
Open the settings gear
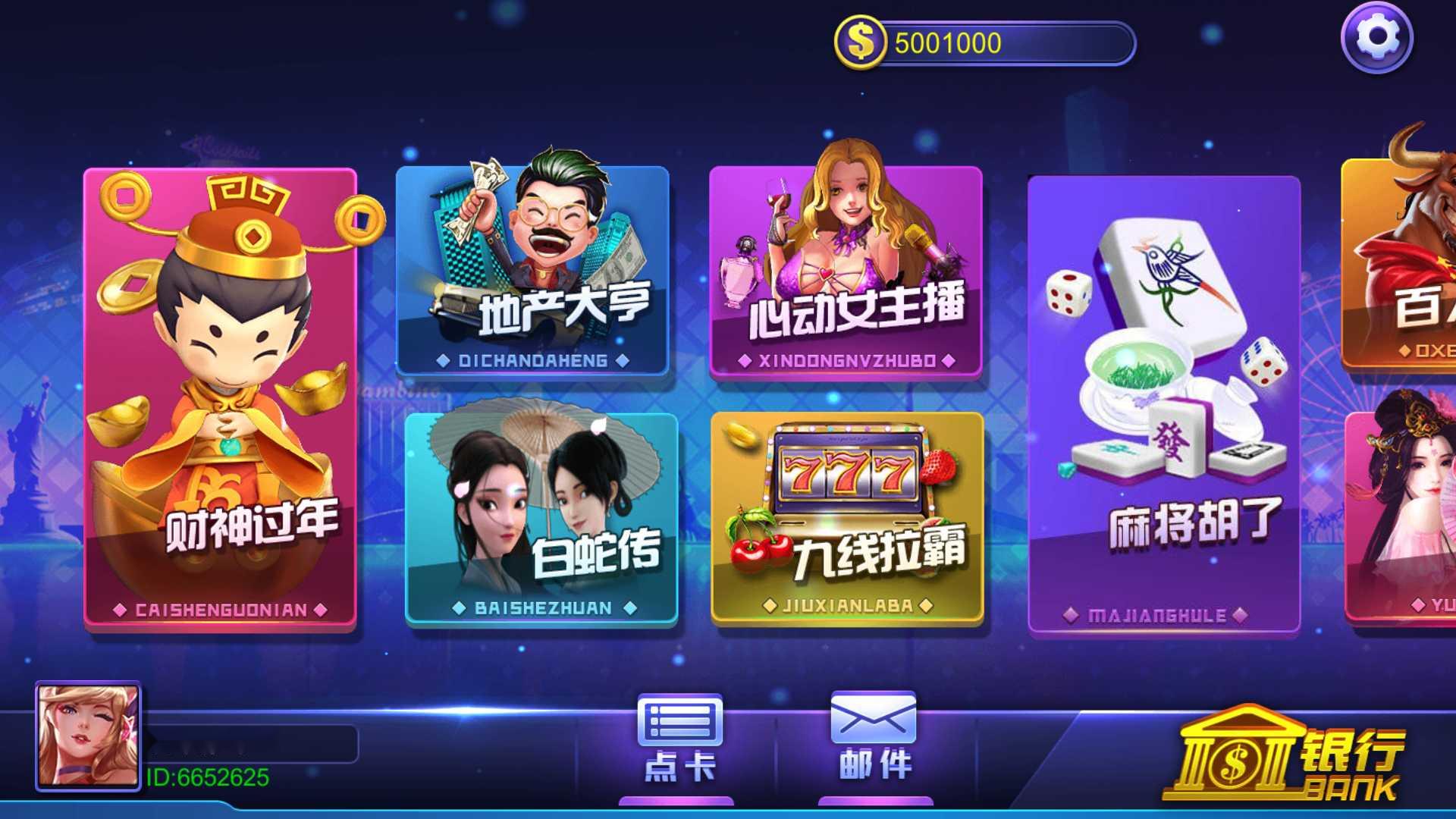[1380, 36]
